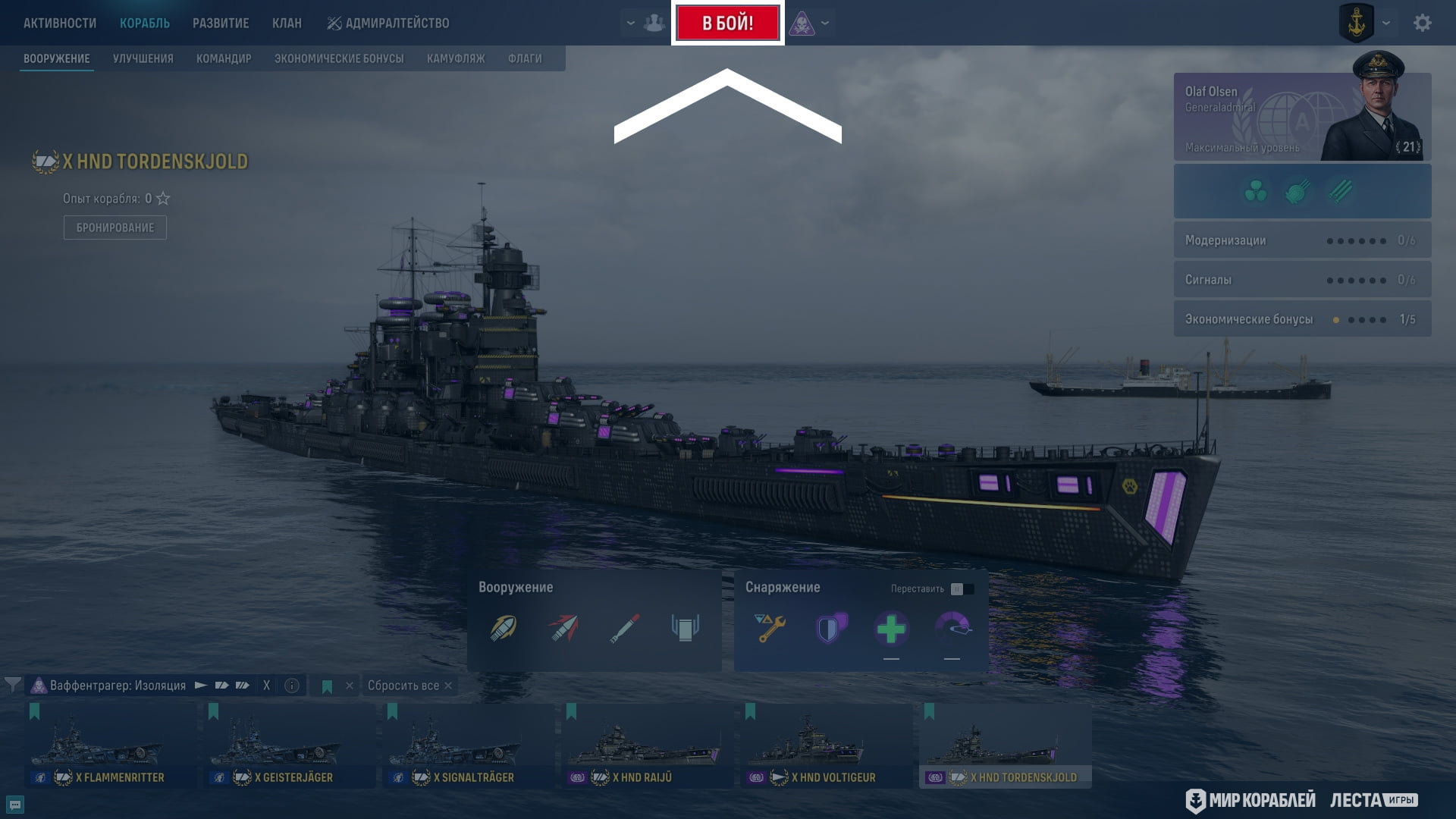Select the green cross repair consumable

point(891,629)
